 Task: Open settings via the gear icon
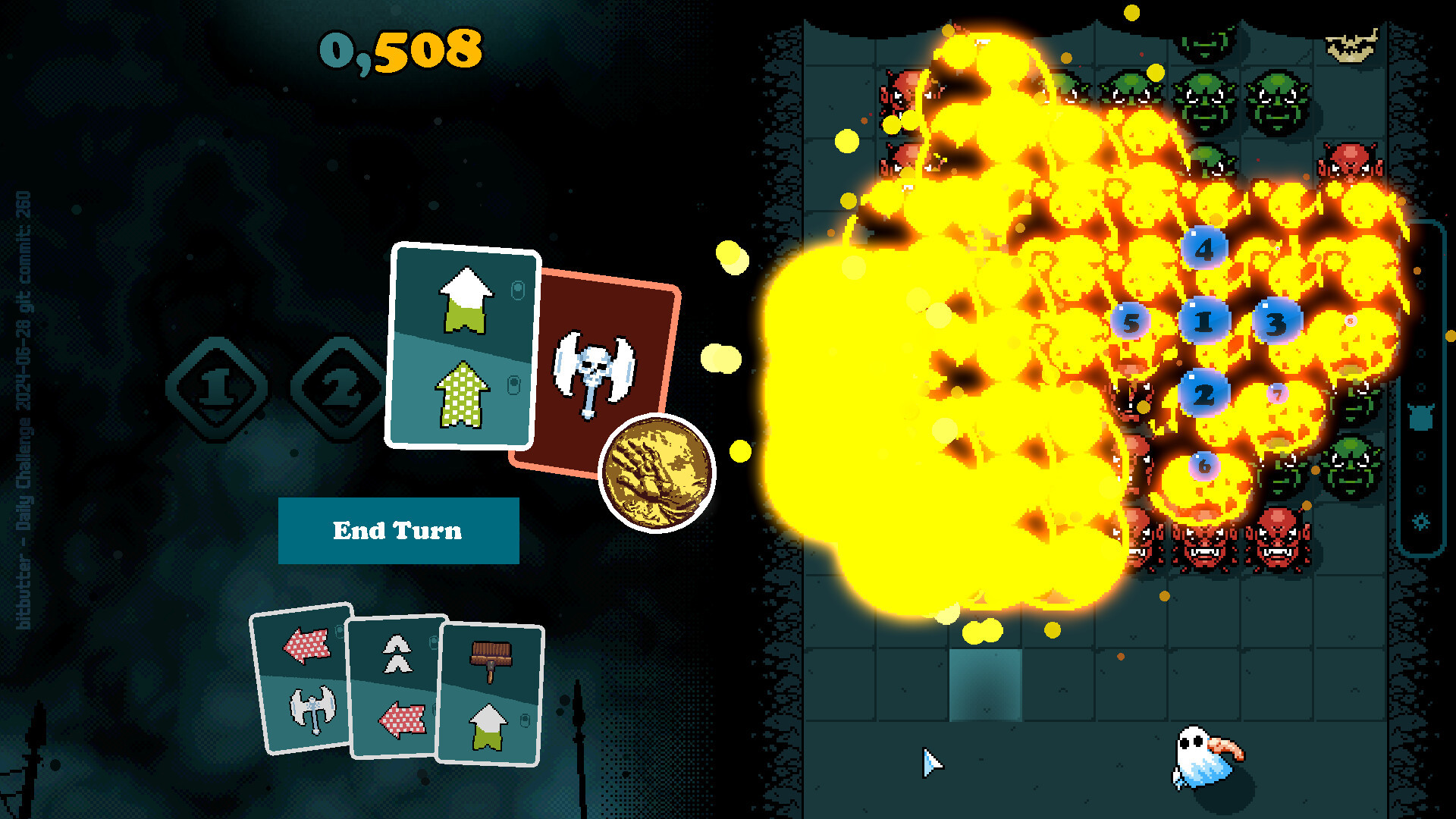[1421, 522]
